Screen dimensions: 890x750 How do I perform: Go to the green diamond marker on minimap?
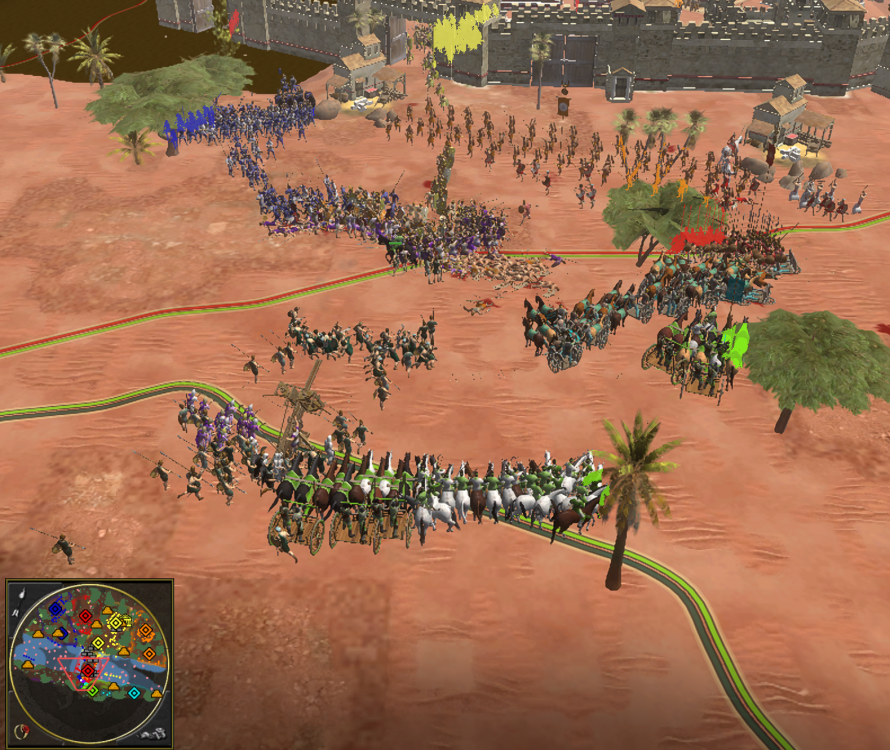pos(92,690)
